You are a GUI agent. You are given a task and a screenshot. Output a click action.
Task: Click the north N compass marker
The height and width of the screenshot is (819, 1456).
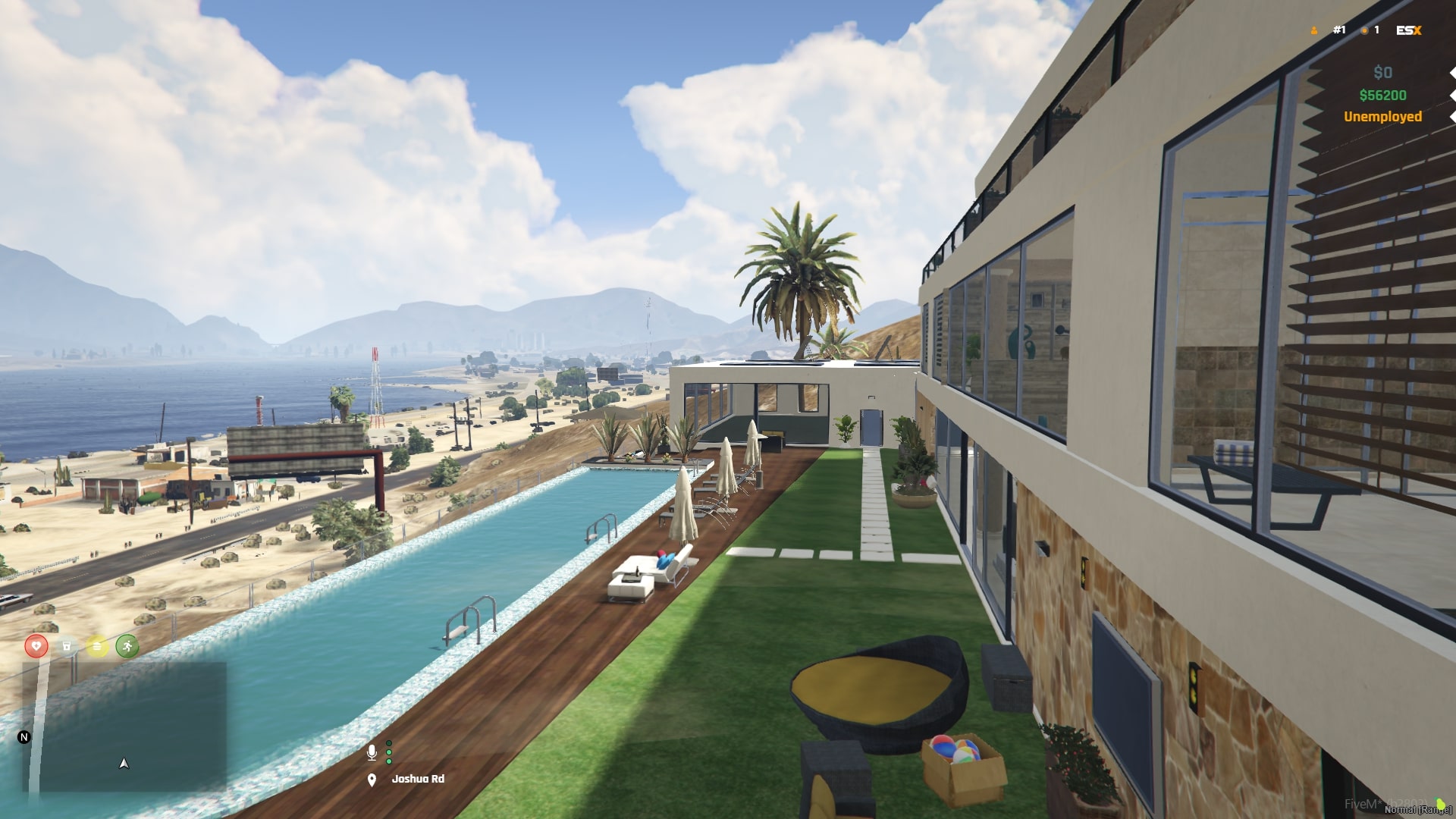(24, 736)
